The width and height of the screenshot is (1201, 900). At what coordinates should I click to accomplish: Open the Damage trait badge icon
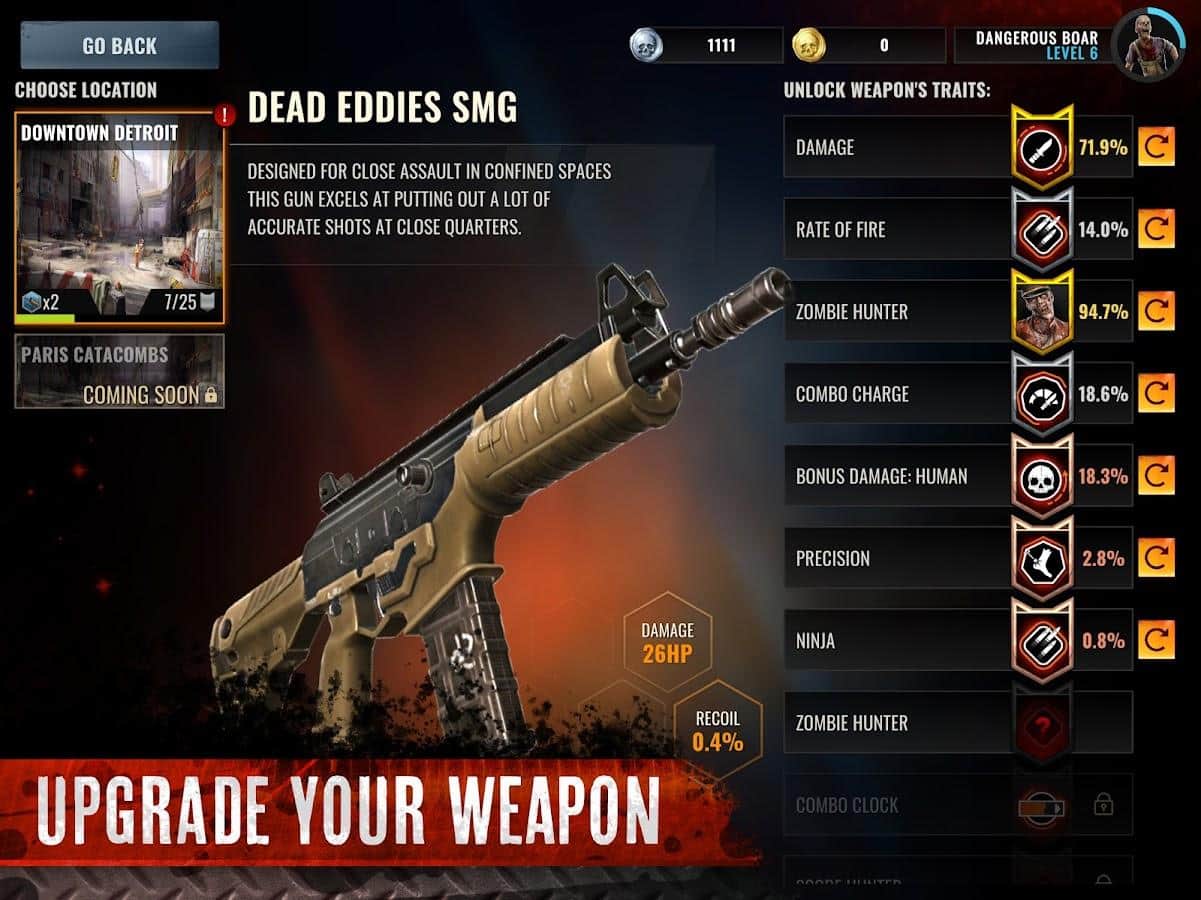pyautogui.click(x=1041, y=148)
